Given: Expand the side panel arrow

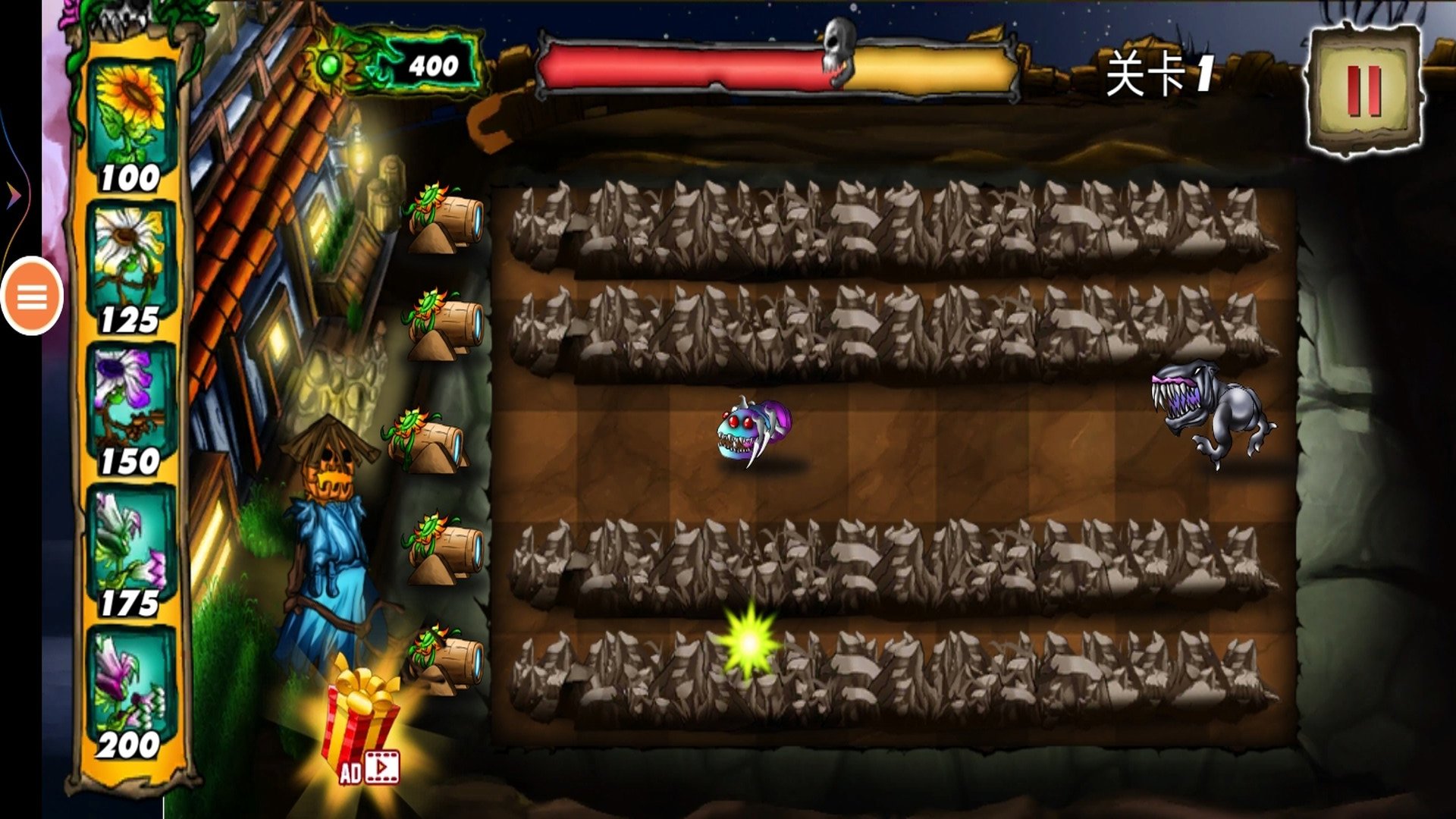Looking at the screenshot, I should point(14,196).
